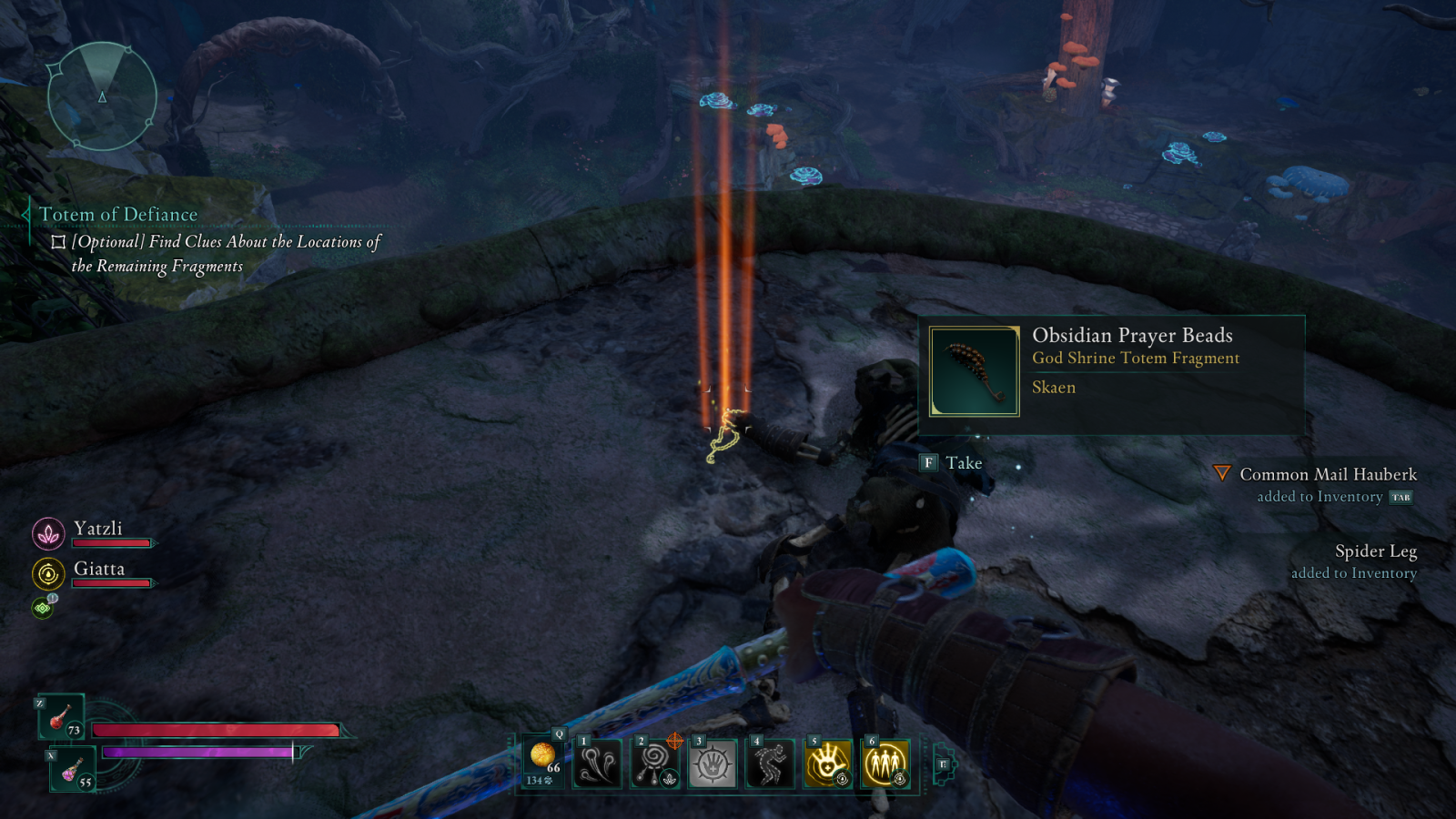The height and width of the screenshot is (819, 1456).
Task: Activate the running figure ability in slot 4
Action: [770, 763]
